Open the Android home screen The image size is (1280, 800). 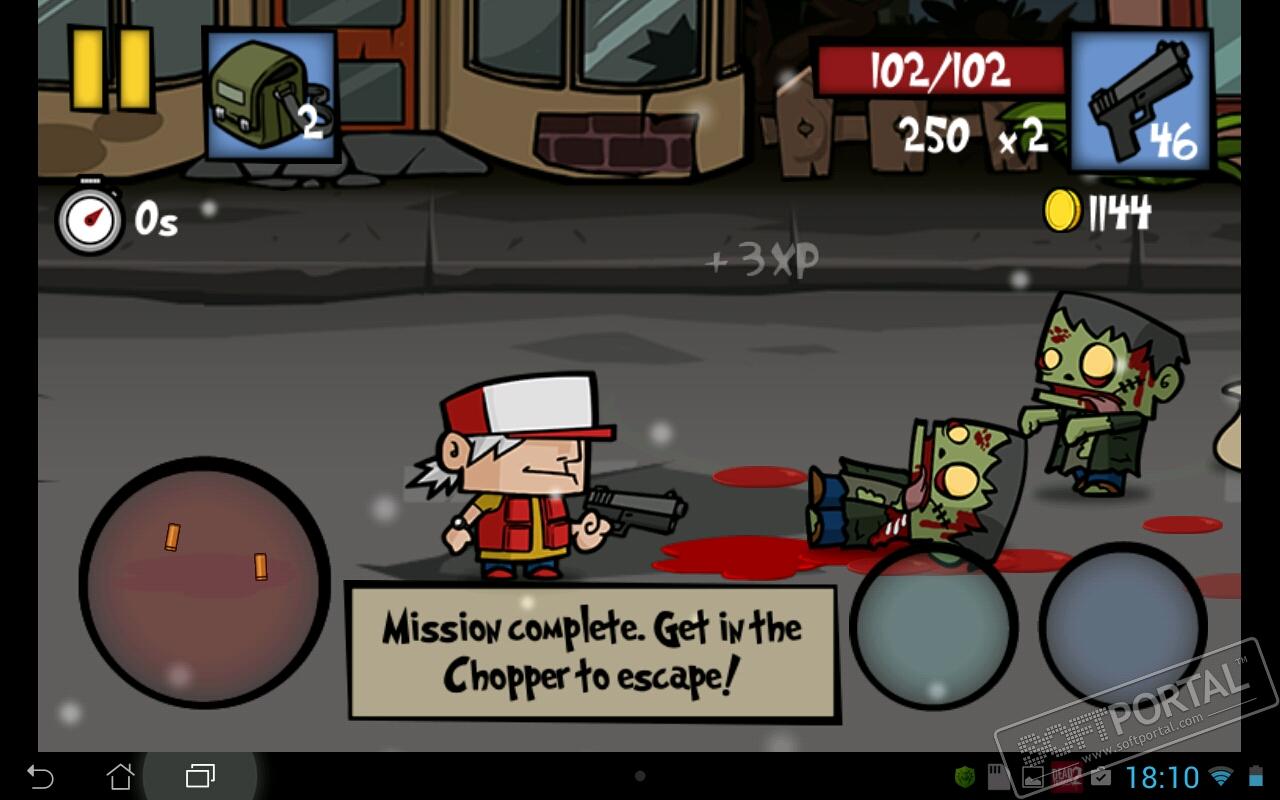tap(120, 776)
